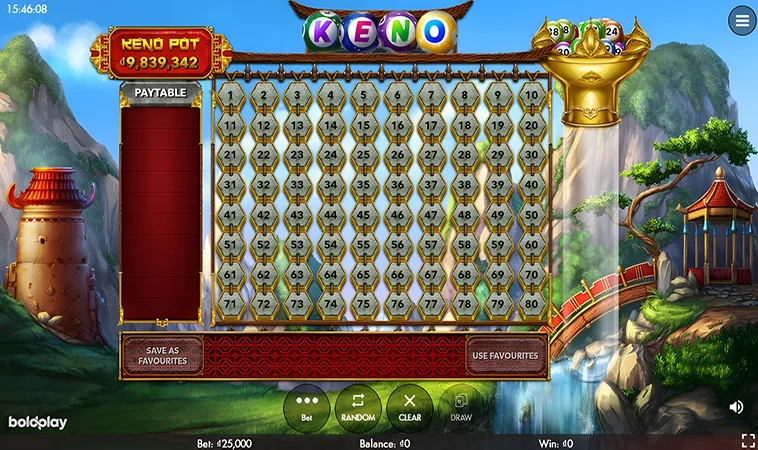Choose number 80 on the board
758x450 pixels.
(x=532, y=303)
